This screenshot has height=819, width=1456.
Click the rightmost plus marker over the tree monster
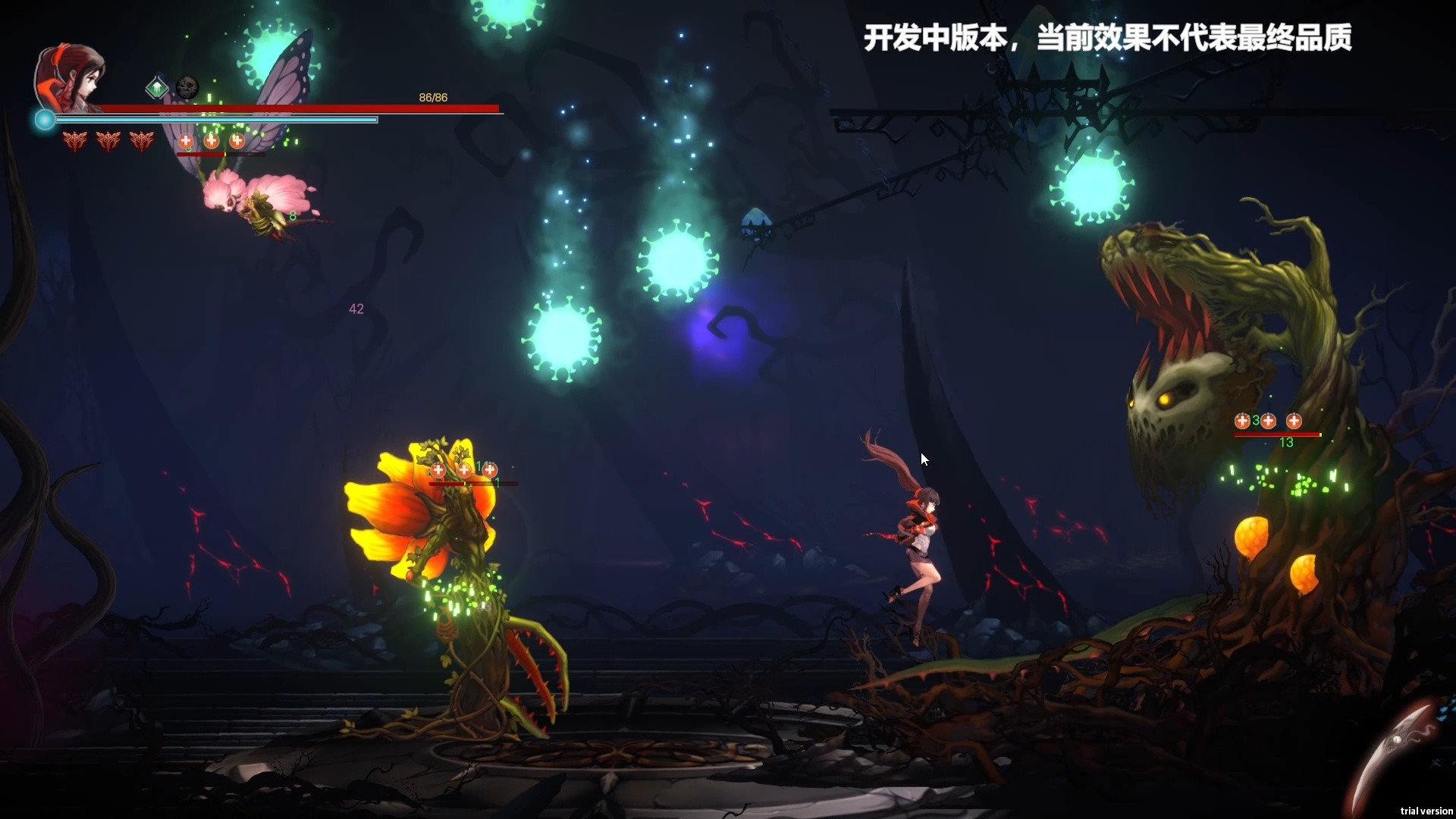1294,421
